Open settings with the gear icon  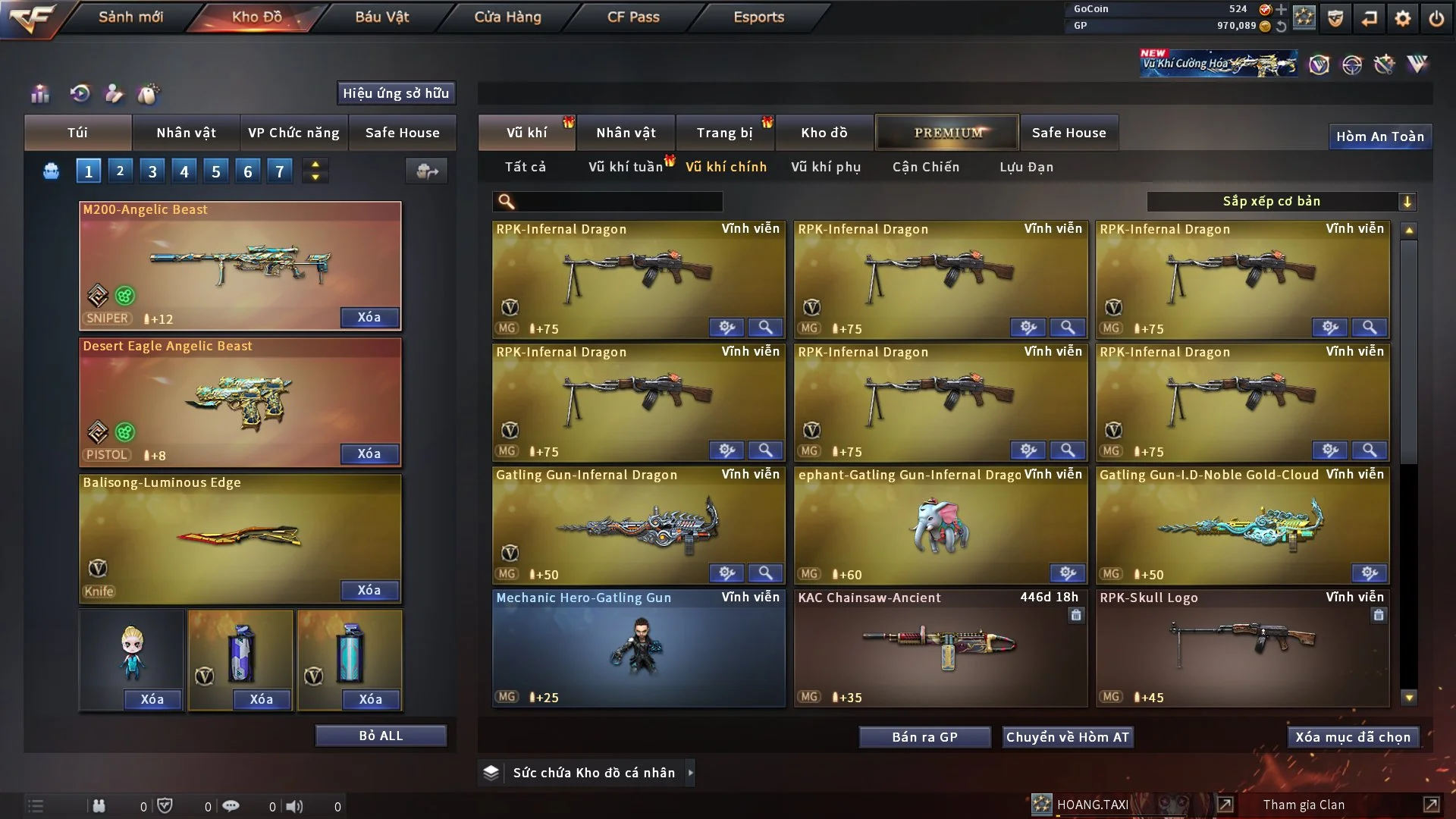[x=1403, y=18]
